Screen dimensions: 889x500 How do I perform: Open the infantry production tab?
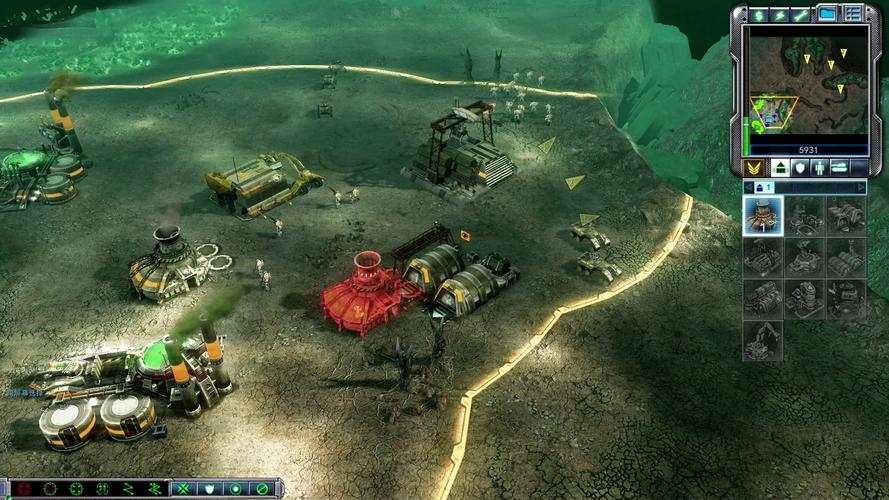tap(820, 167)
